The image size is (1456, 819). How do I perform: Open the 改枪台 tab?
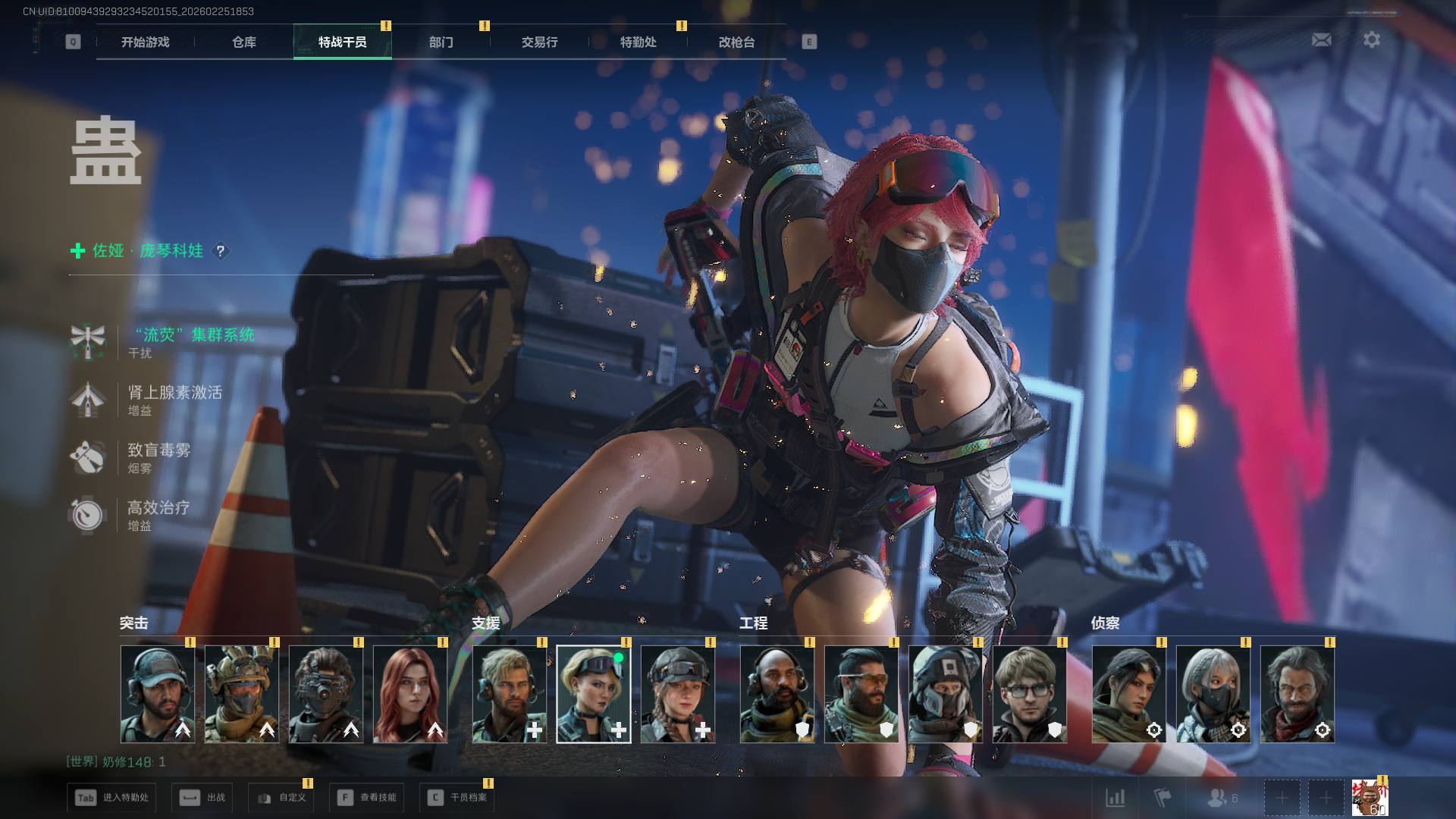(x=736, y=42)
